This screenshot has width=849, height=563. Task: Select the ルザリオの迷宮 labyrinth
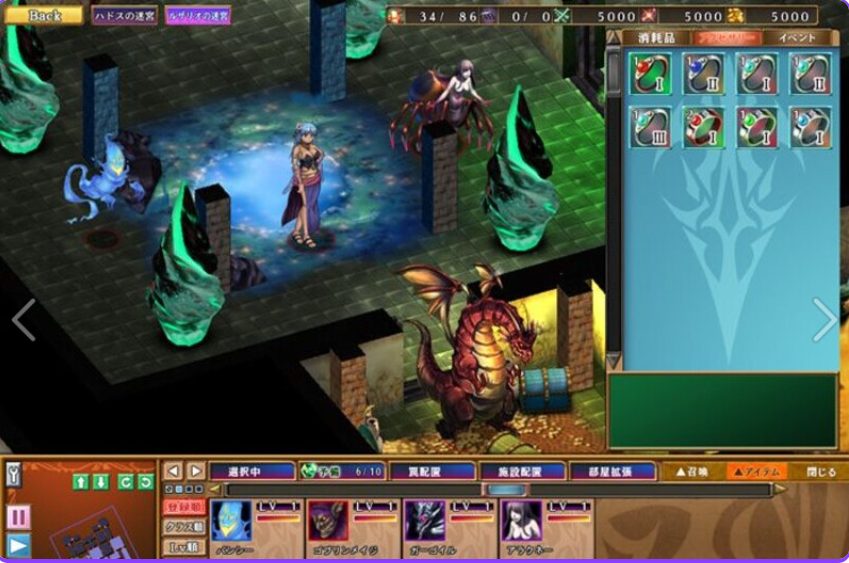(198, 16)
